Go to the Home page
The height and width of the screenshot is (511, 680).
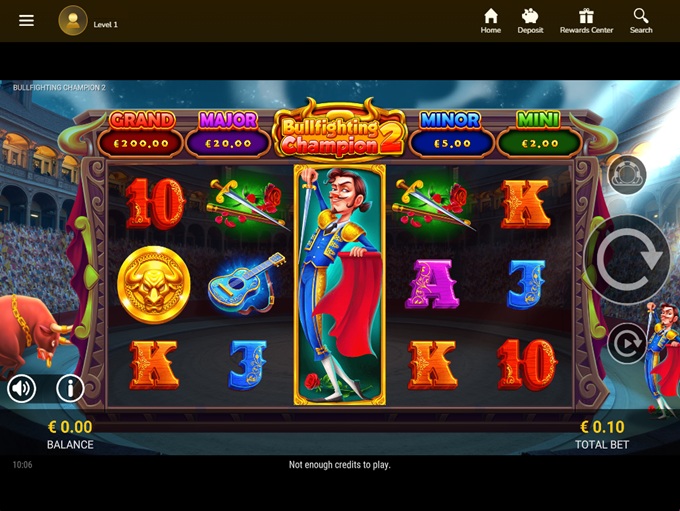(490, 20)
